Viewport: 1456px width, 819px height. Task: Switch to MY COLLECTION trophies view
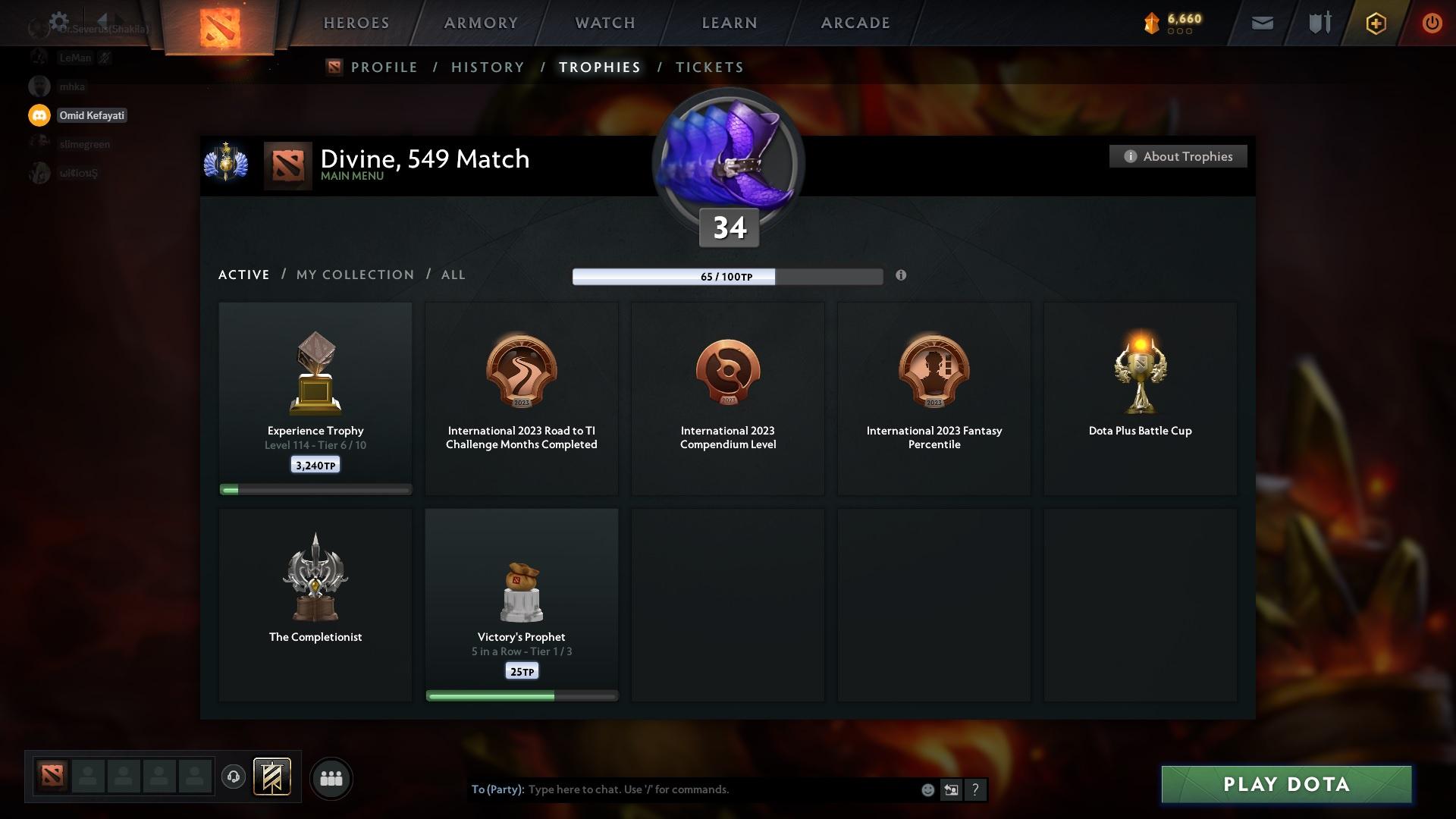(x=354, y=275)
